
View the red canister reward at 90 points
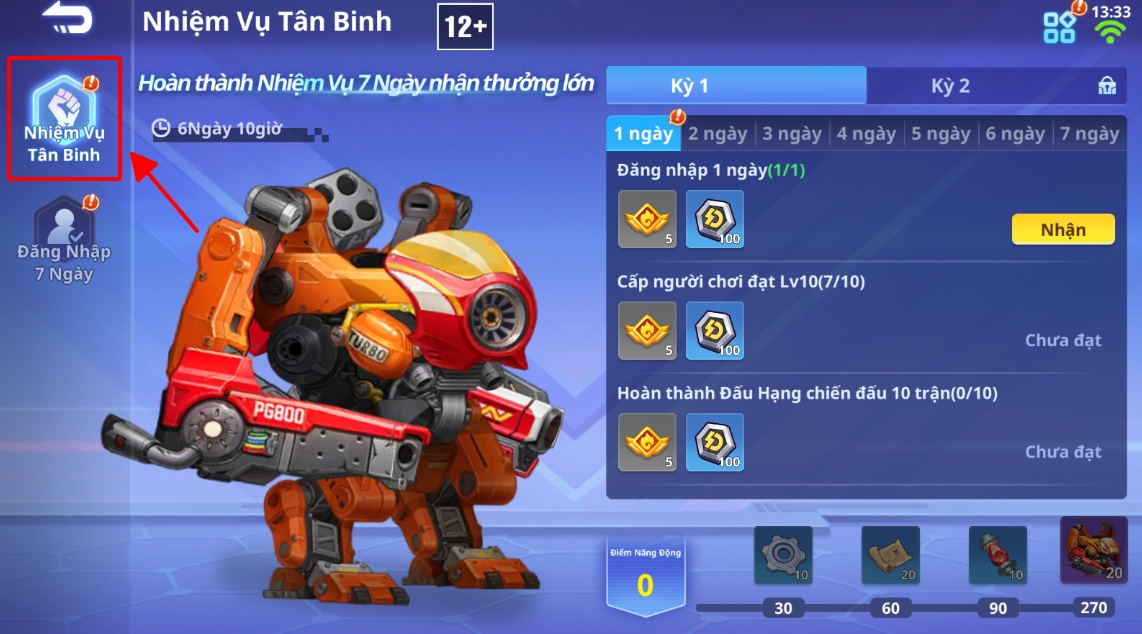[997, 555]
